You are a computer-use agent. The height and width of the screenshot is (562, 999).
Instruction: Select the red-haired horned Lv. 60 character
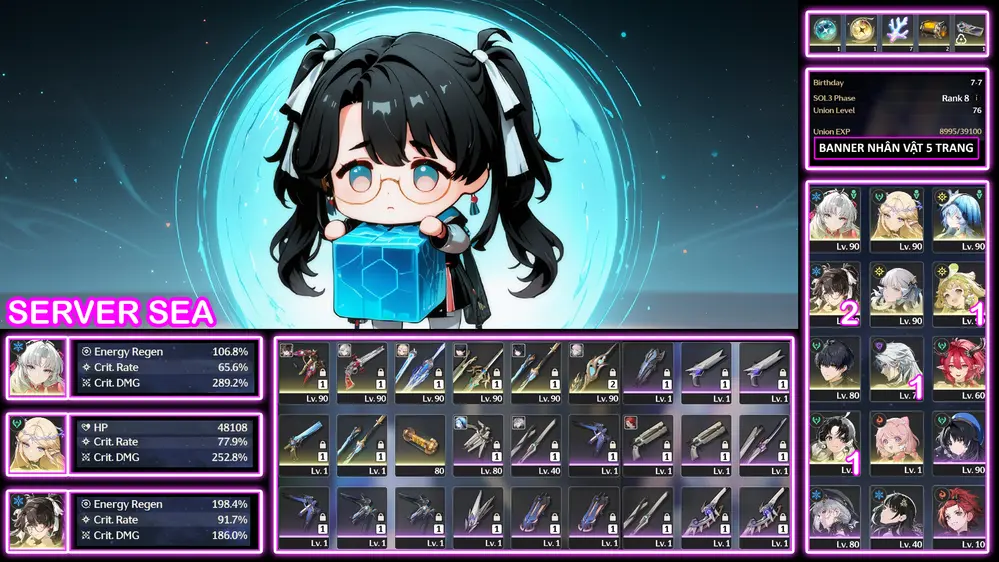pyautogui.click(x=958, y=366)
